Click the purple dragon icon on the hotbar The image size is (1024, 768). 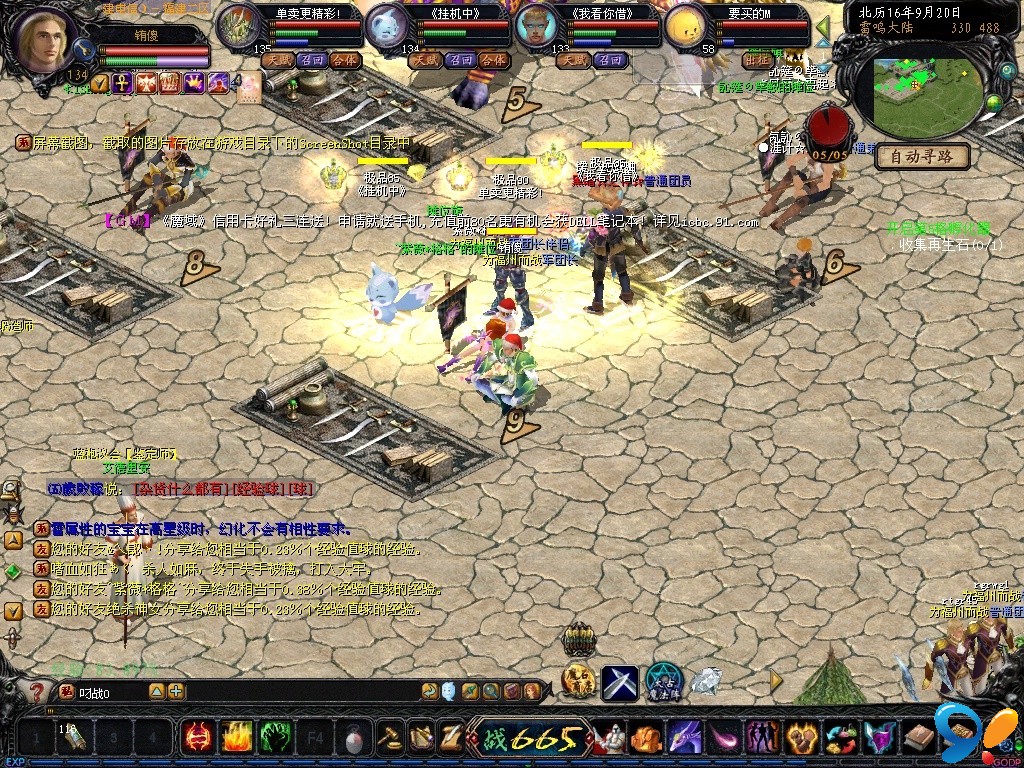click(x=686, y=738)
